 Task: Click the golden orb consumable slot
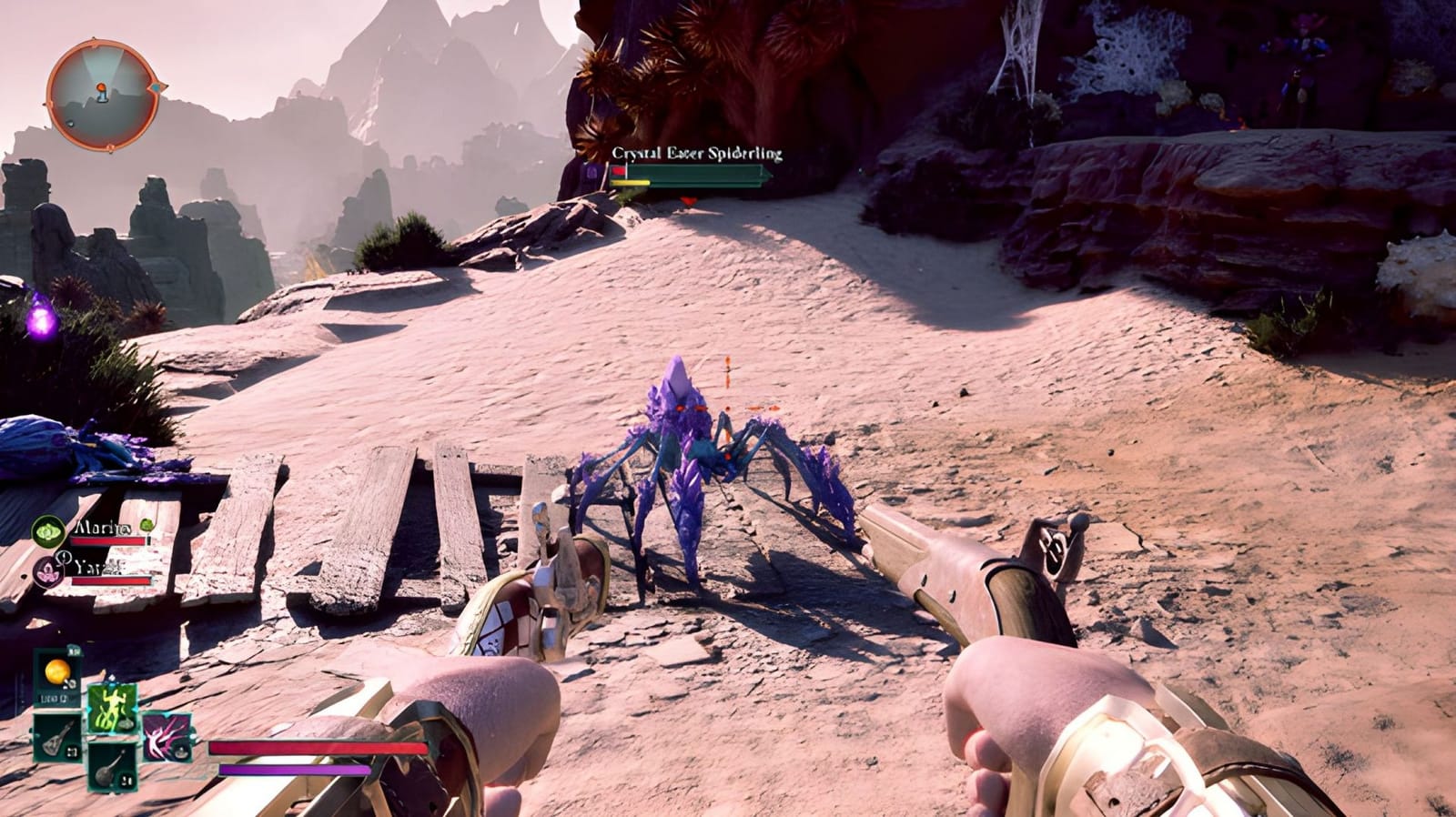click(x=56, y=670)
